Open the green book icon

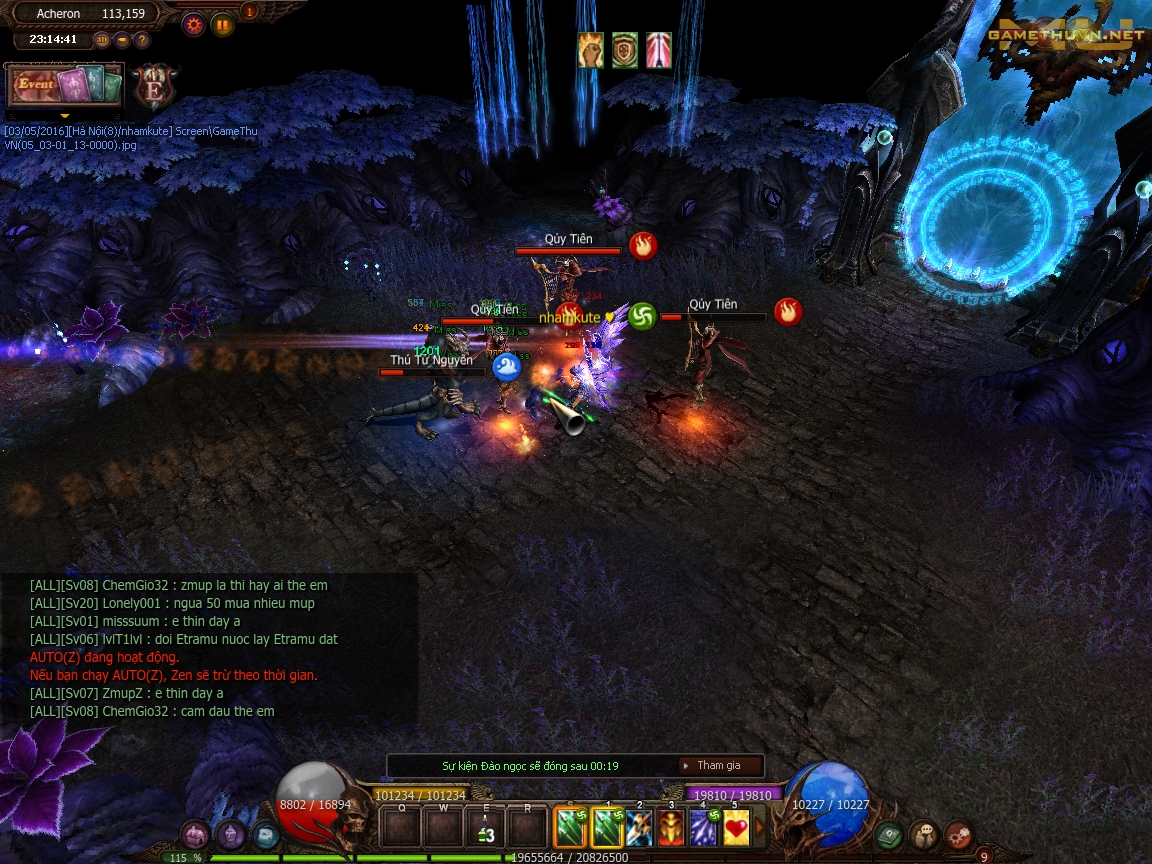pyautogui.click(x=888, y=835)
